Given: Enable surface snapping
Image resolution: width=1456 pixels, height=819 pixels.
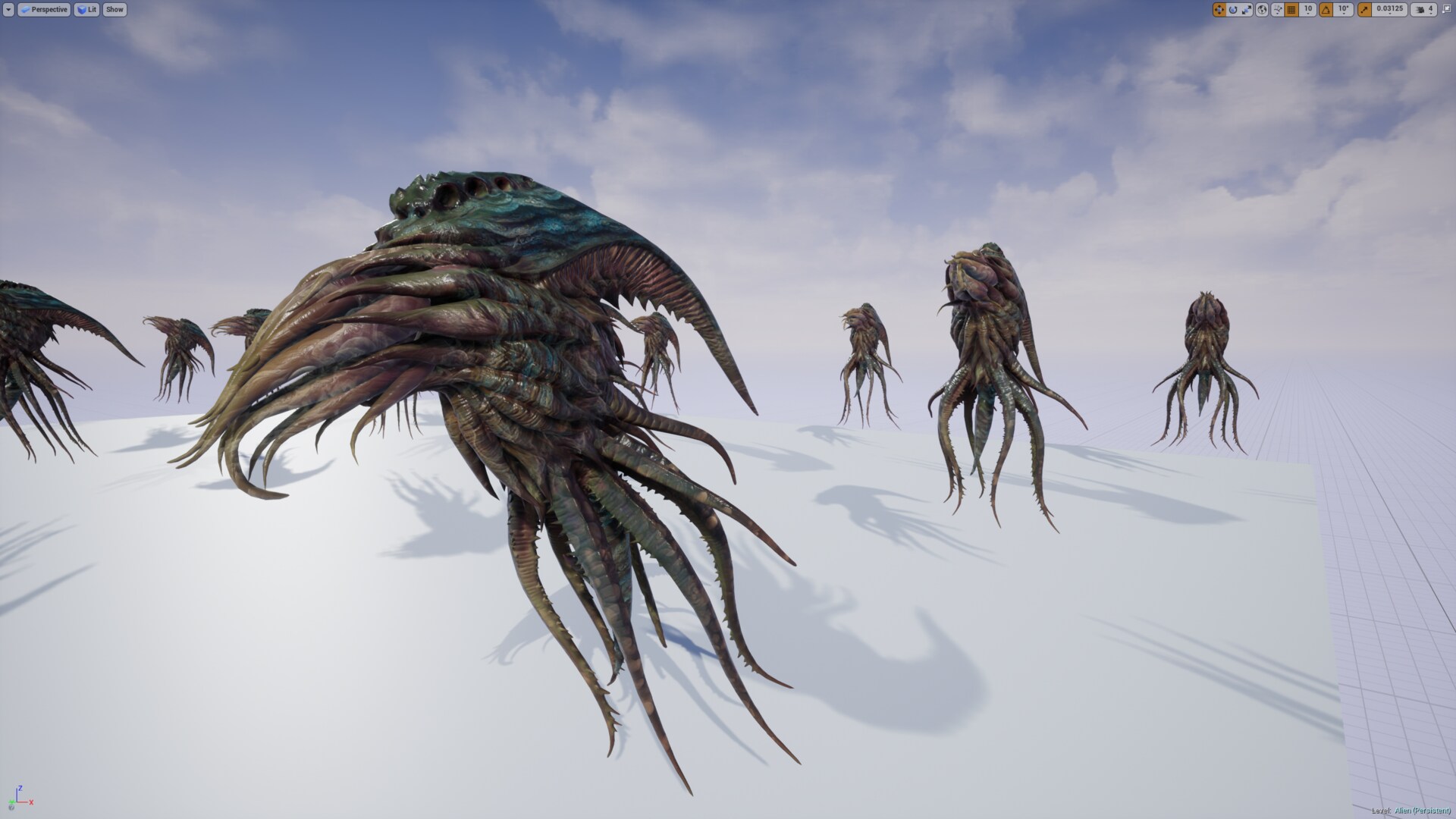Looking at the screenshot, I should [x=1277, y=8].
